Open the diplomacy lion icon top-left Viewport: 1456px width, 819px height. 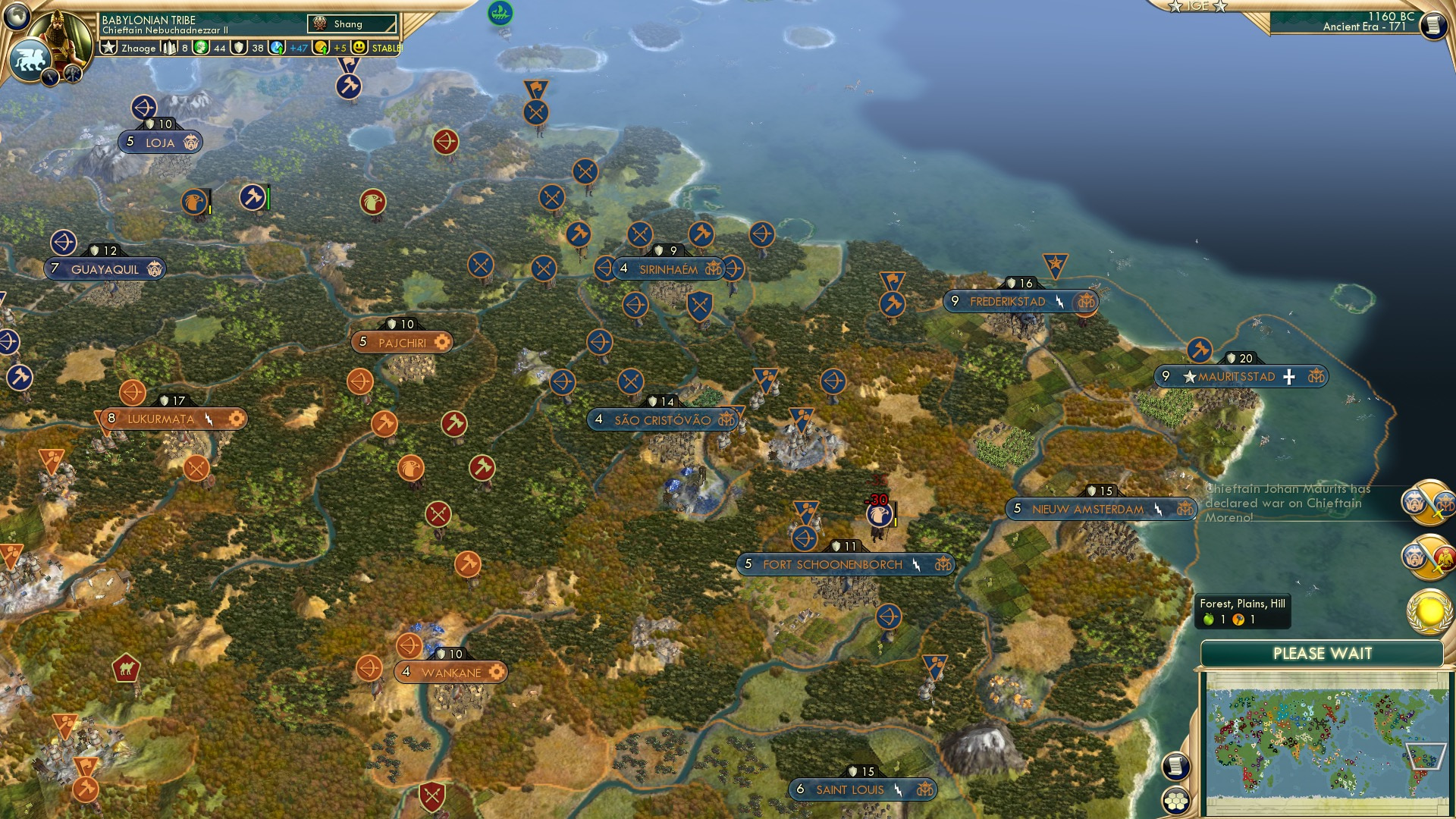pos(30,58)
